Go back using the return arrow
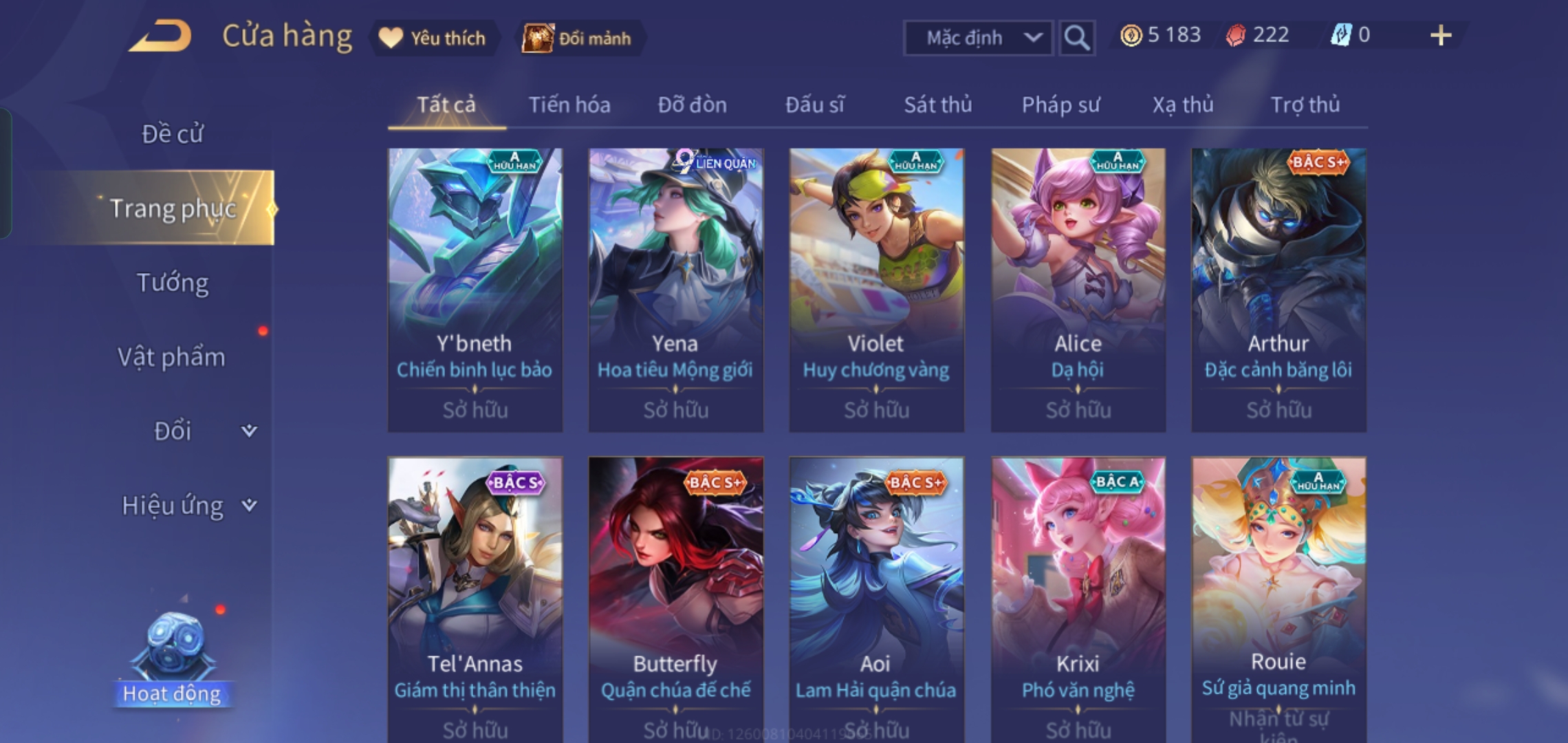The width and height of the screenshot is (1568, 743). tap(160, 36)
